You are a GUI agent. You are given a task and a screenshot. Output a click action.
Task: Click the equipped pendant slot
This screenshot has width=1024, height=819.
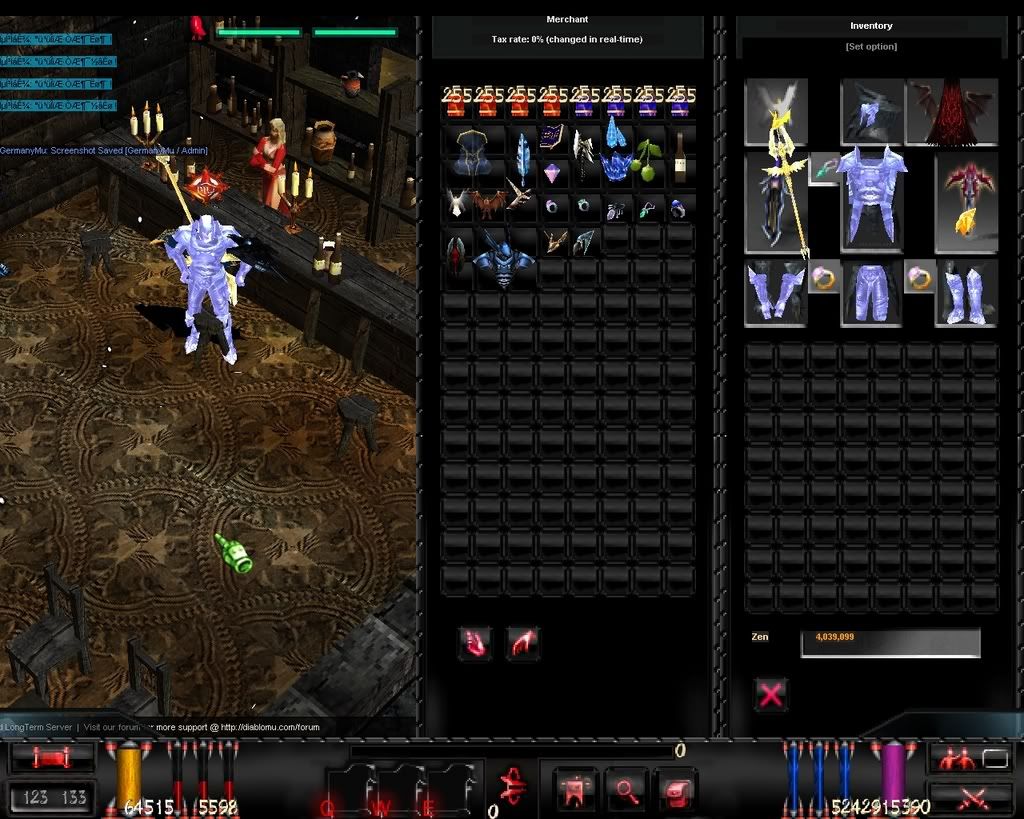tap(823, 168)
